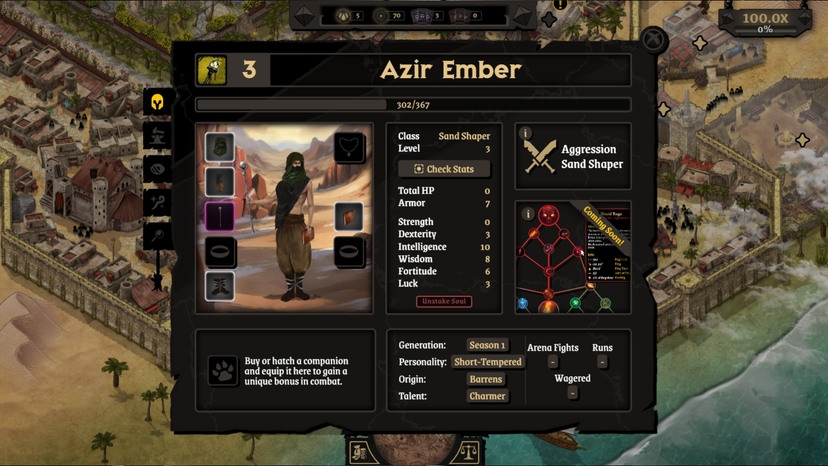Viewport: 828px width, 466px height.
Task: Open the skill tree preview
Action: click(573, 258)
